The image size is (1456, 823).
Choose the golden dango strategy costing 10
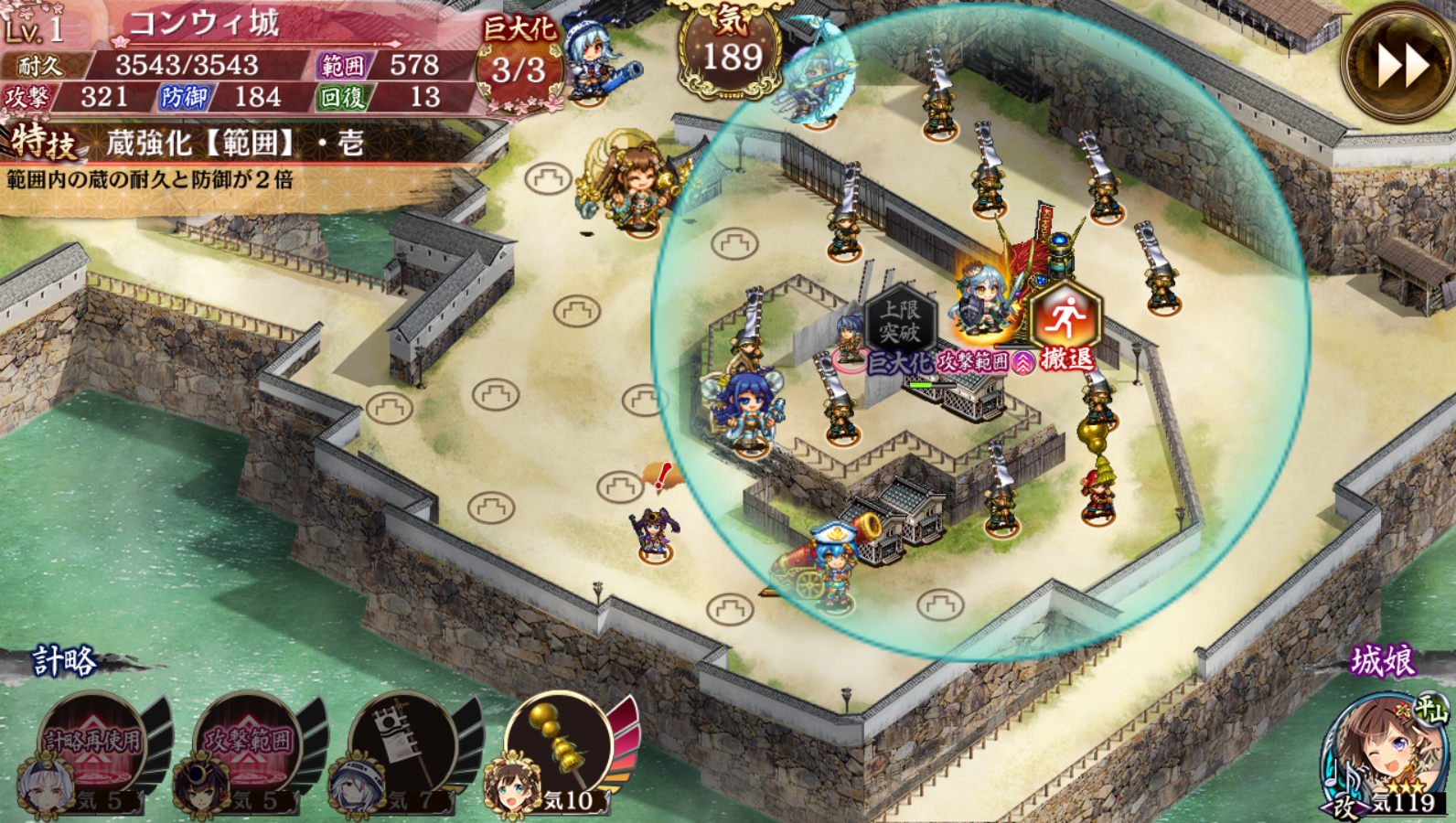pyautogui.click(x=560, y=745)
